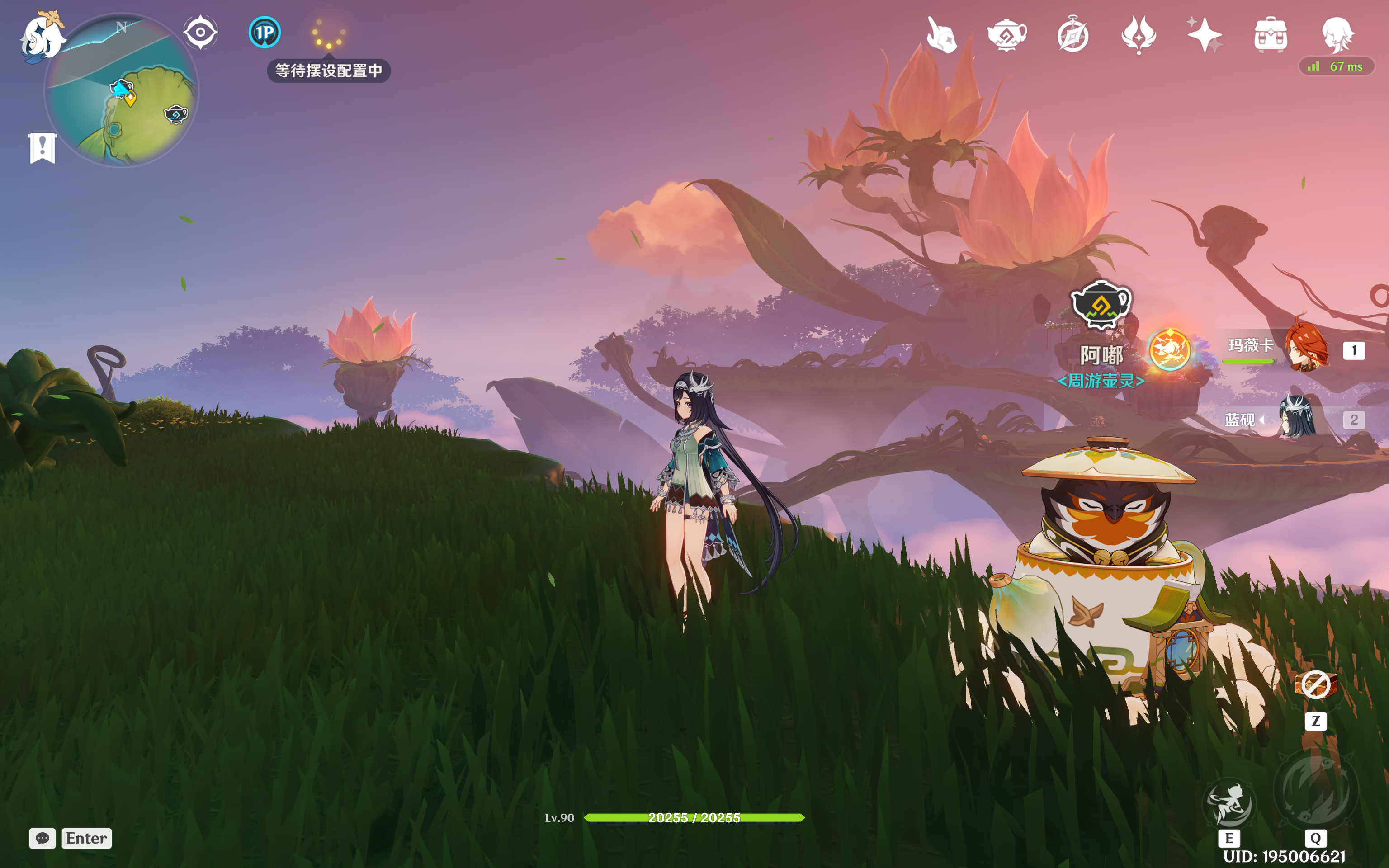Image resolution: width=1389 pixels, height=868 pixels.
Task: Open the Paimon menu icon
Action: (x=43, y=37)
